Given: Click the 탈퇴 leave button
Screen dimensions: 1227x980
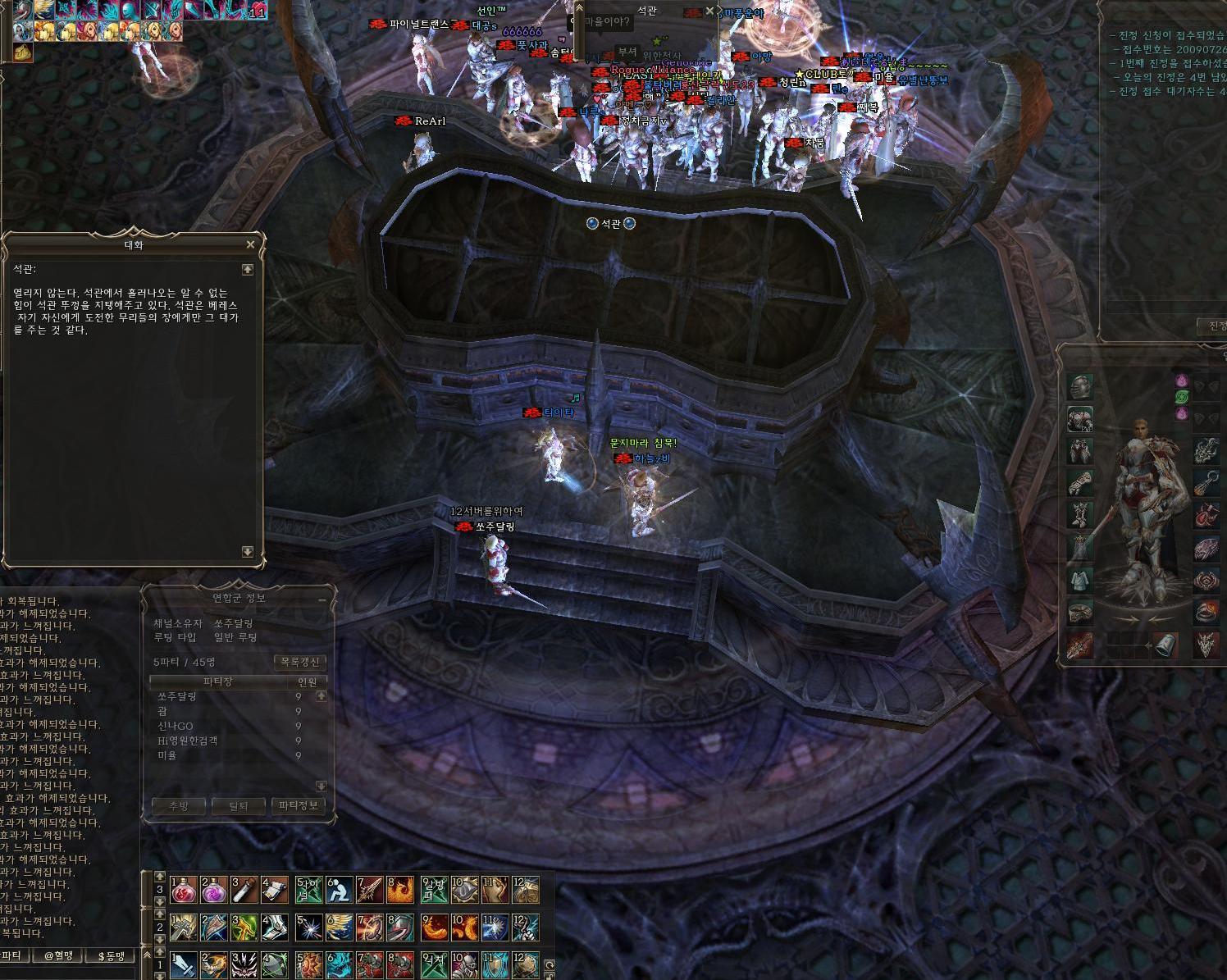Looking at the screenshot, I should click(x=238, y=806).
